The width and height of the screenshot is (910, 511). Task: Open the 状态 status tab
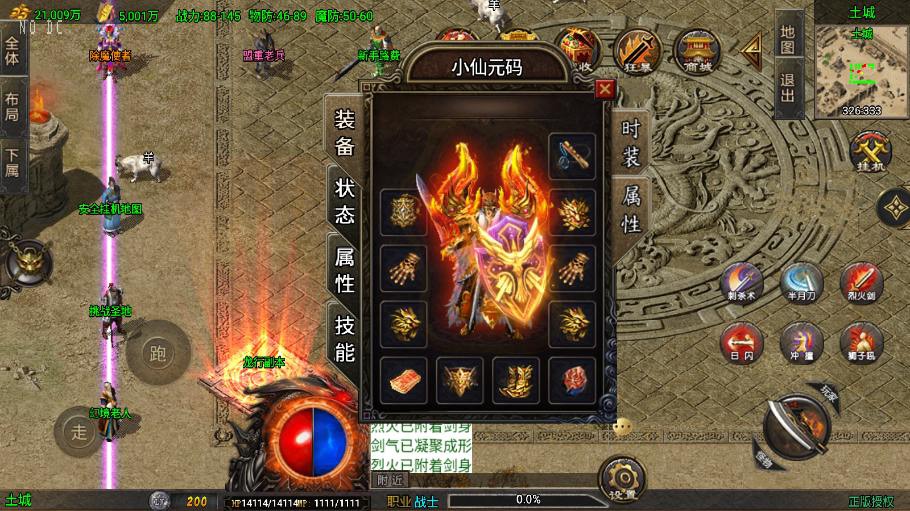(344, 200)
